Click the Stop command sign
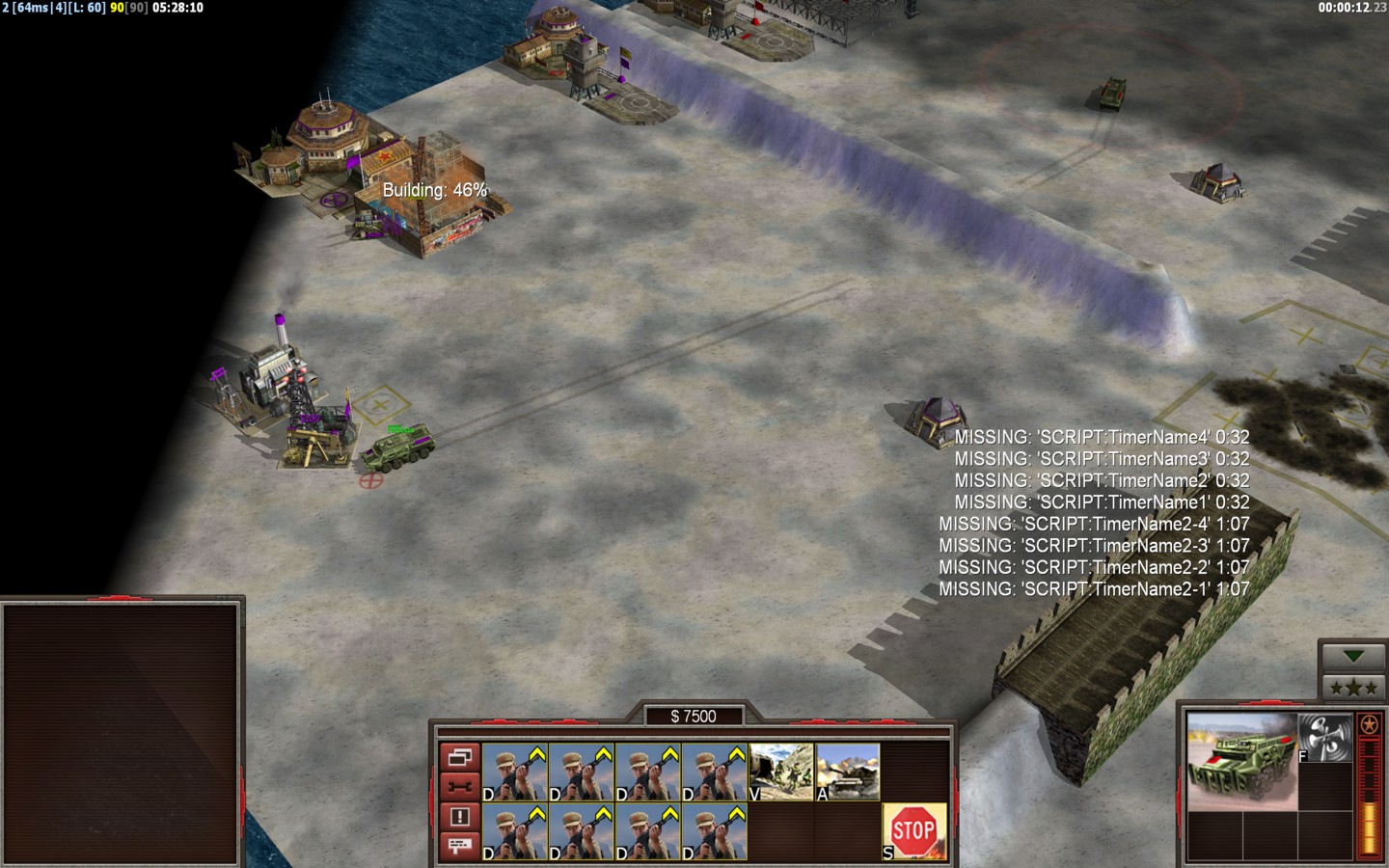Screen dimensions: 1389x868 913,829
